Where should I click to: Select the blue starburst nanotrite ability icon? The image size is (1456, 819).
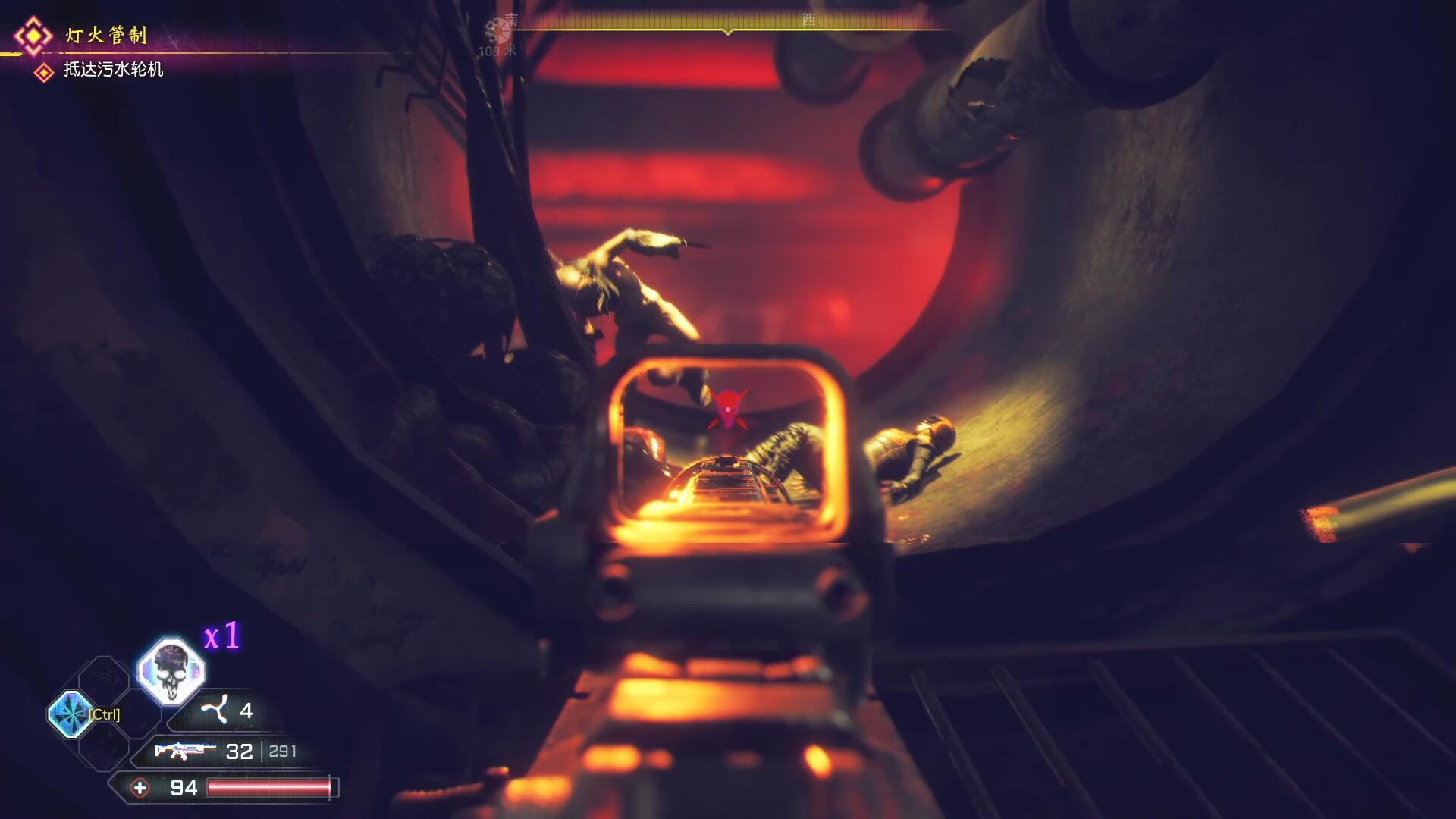71,714
